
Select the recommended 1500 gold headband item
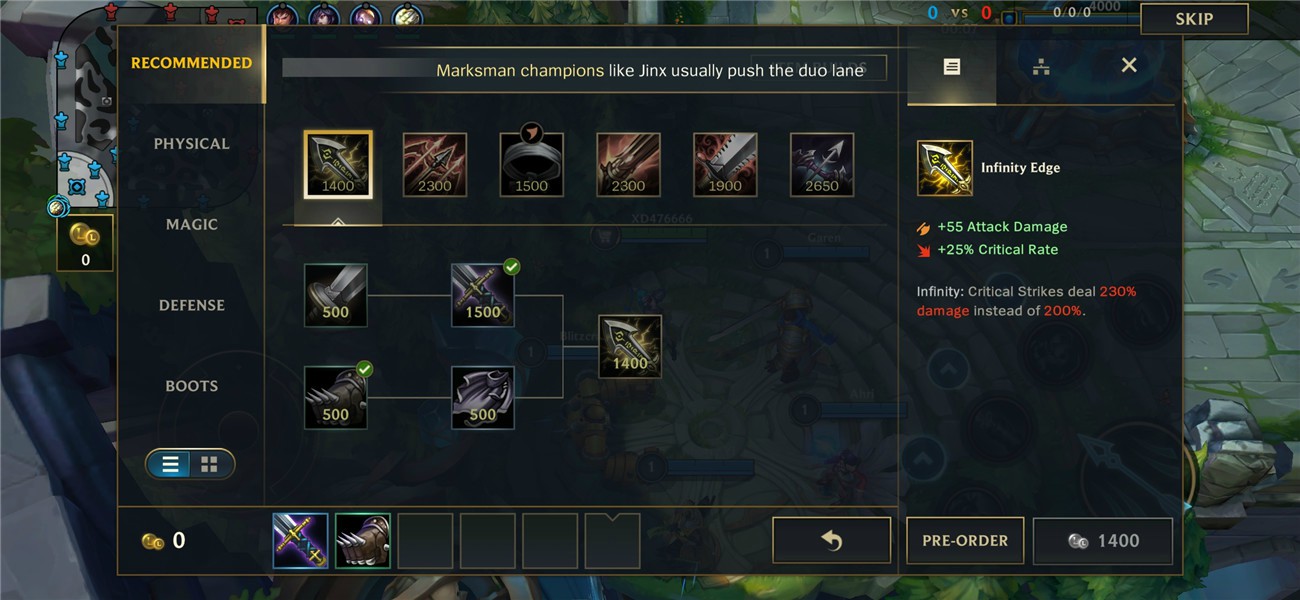click(x=531, y=164)
